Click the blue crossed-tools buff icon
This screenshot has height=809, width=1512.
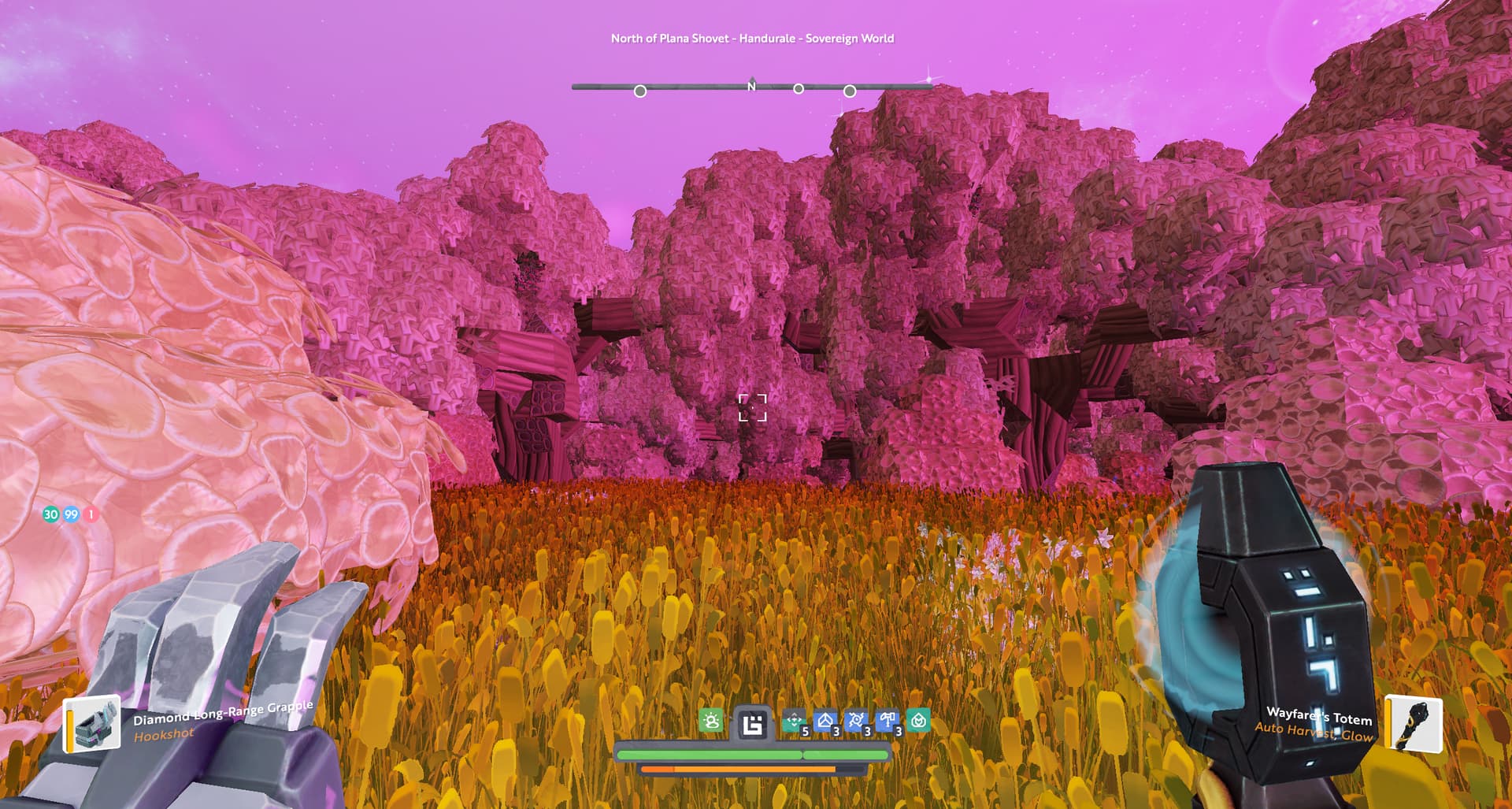point(856,721)
